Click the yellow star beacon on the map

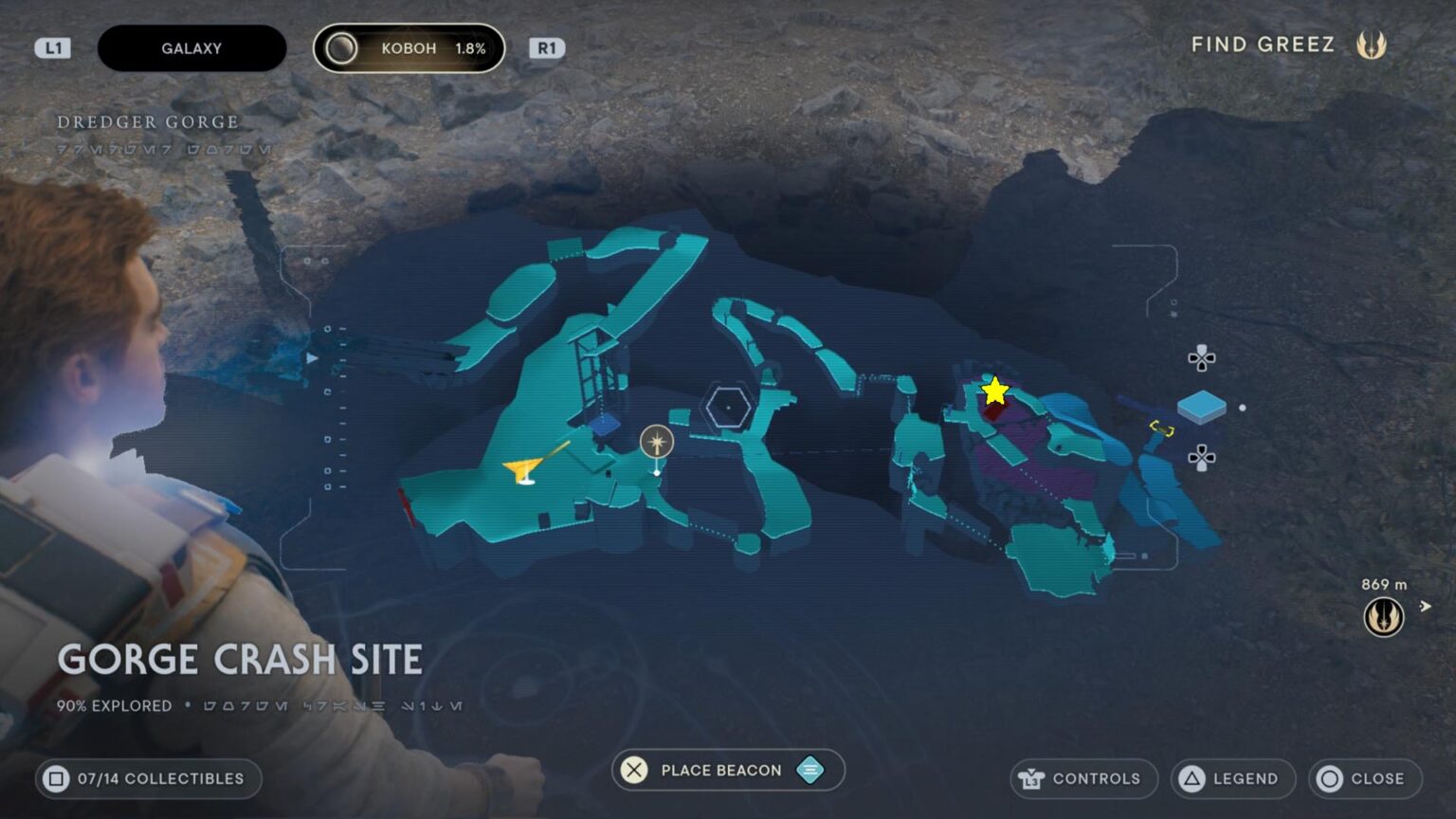tap(993, 389)
